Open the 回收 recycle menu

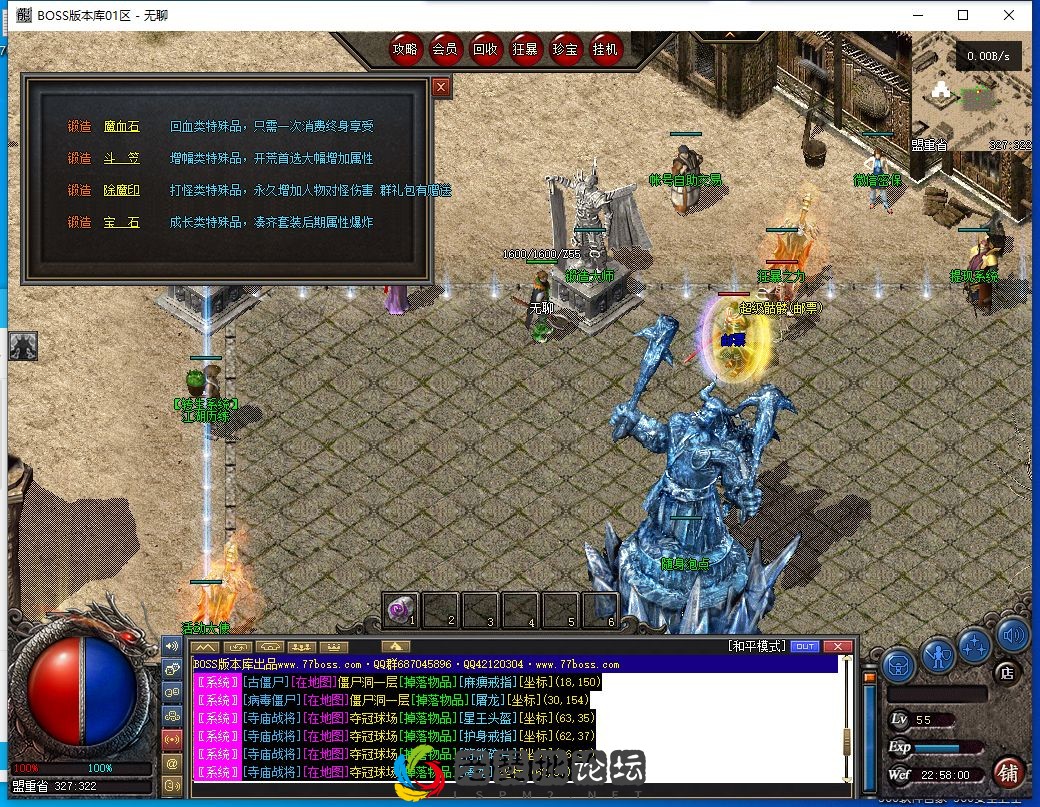485,48
